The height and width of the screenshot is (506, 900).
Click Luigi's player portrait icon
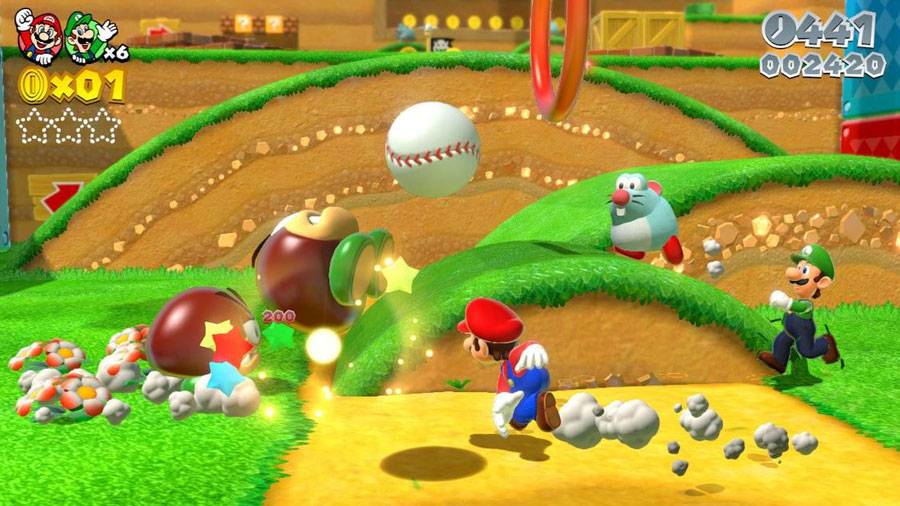pos(85,38)
